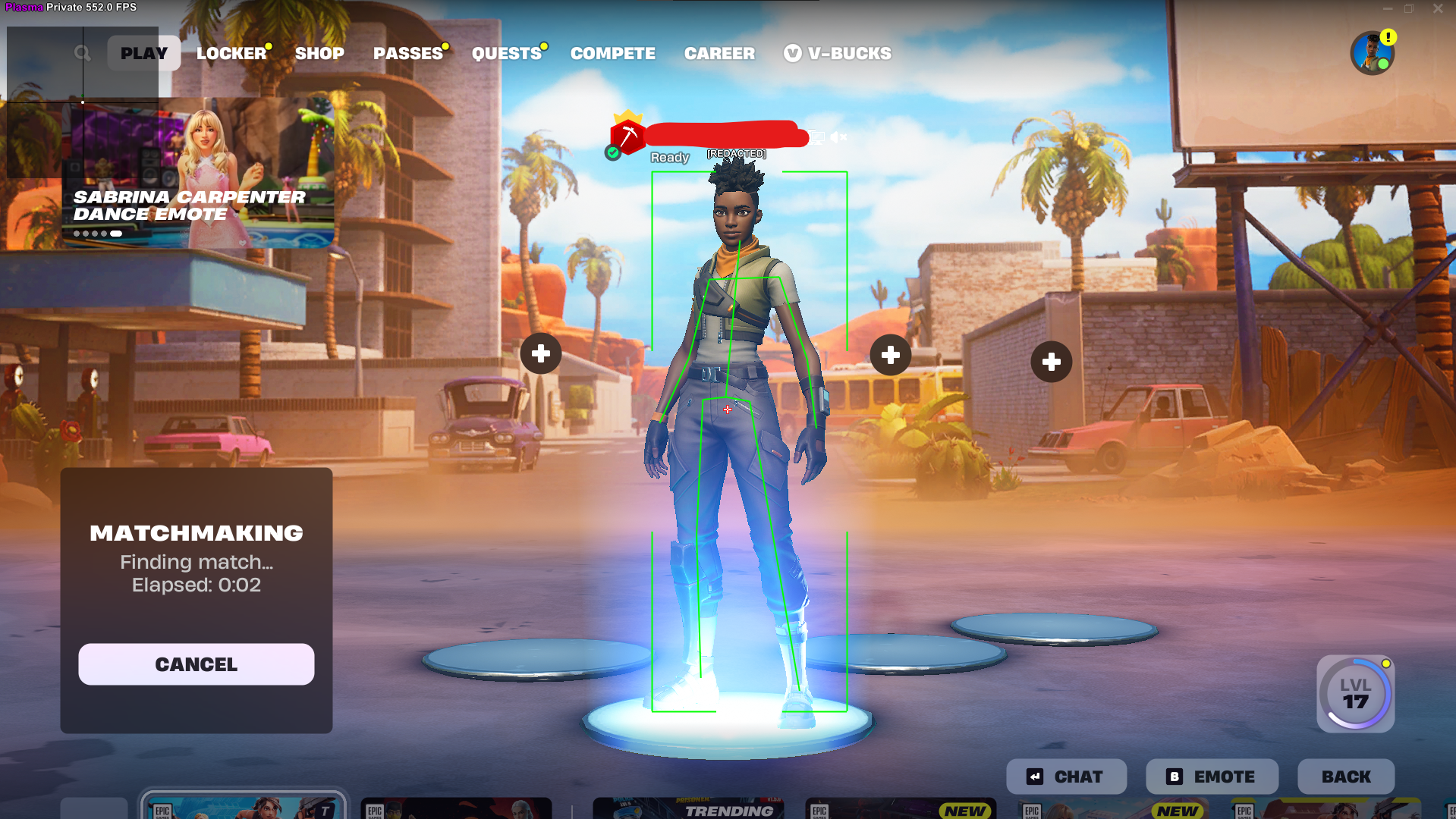Go to the Shop tab

(319, 53)
